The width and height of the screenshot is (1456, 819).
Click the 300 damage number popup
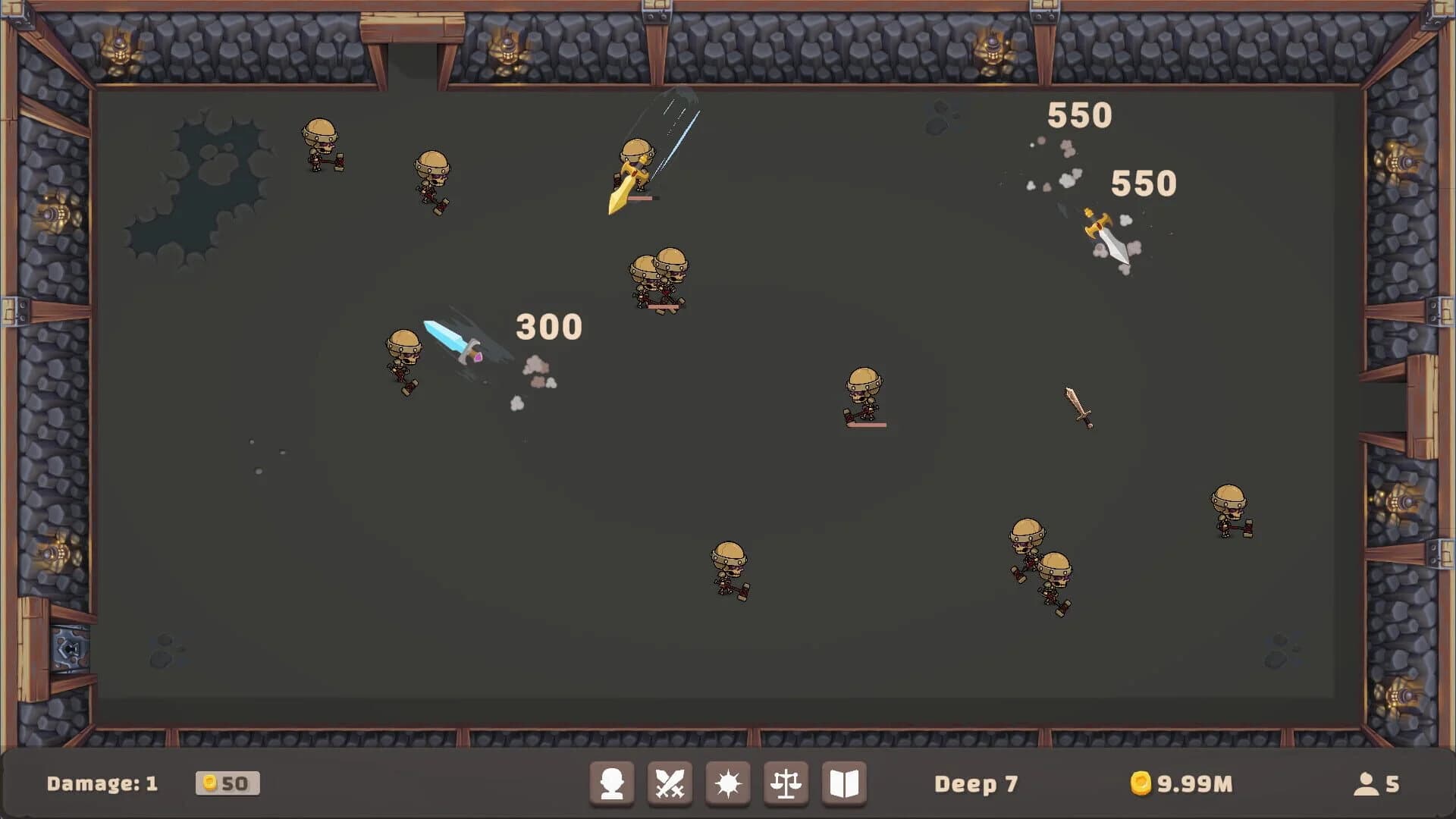[x=549, y=326]
